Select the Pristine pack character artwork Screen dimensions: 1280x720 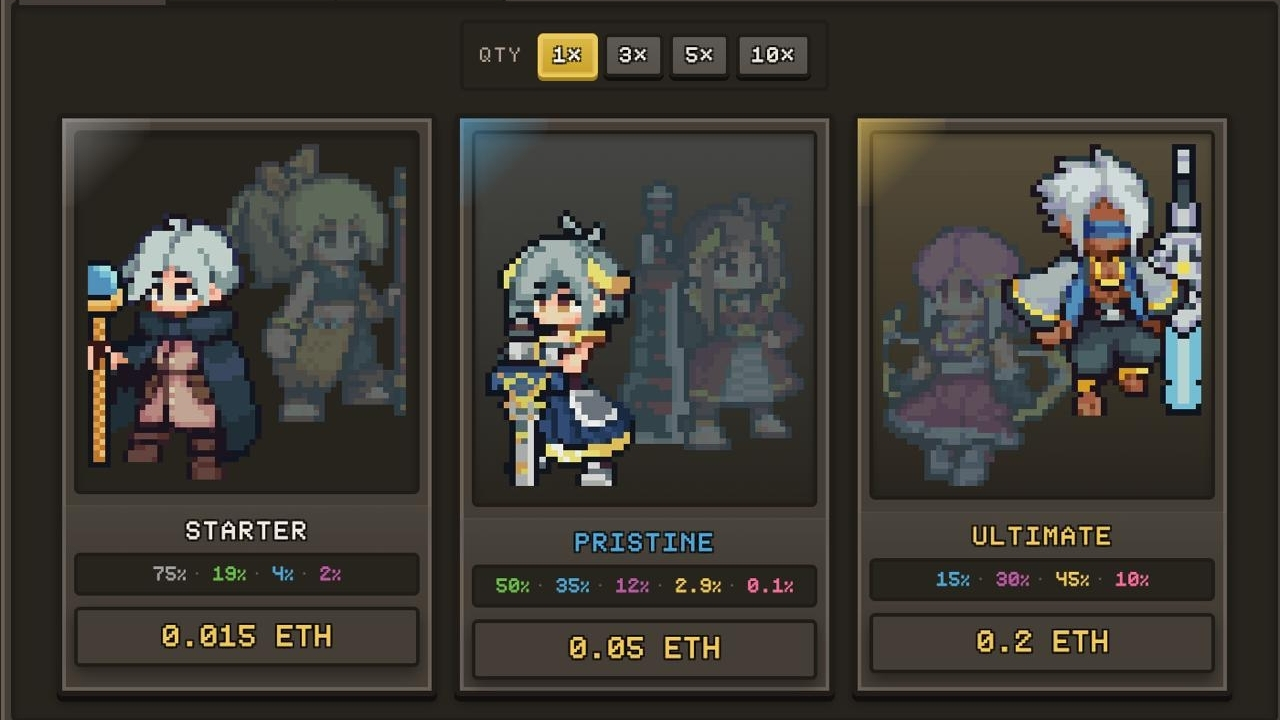click(644, 318)
